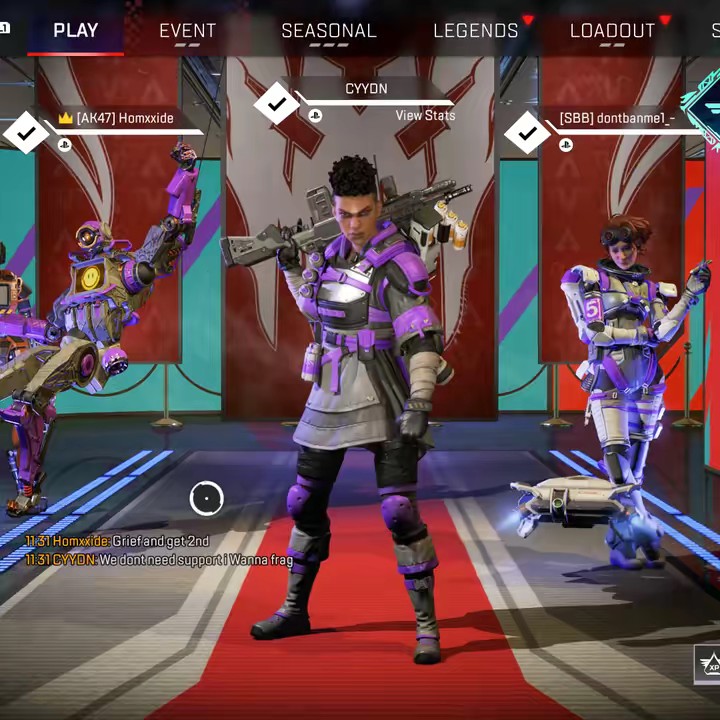Open the LOADOUT tab
This screenshot has height=720, width=720.
[612, 30]
